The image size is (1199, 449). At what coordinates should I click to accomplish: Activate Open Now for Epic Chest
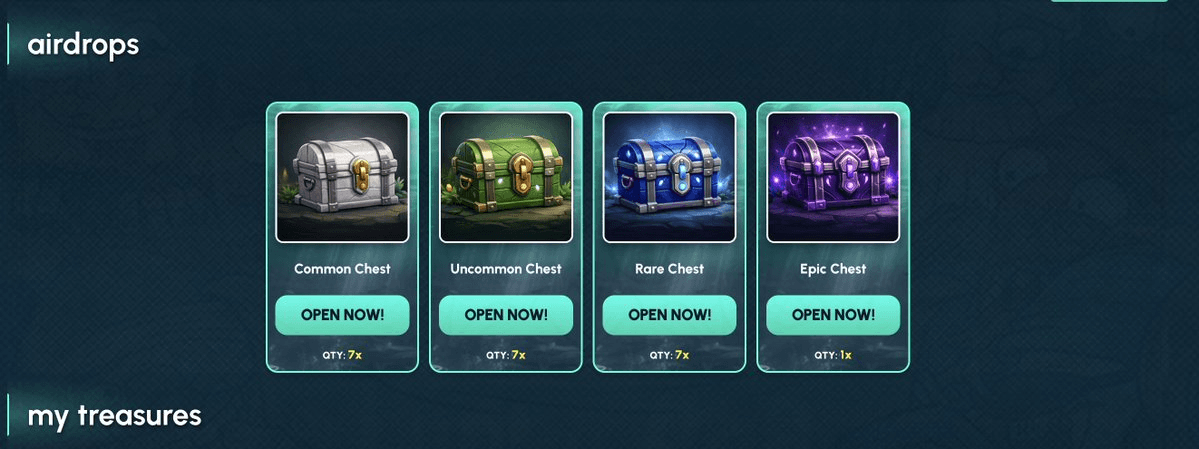pyautogui.click(x=833, y=315)
